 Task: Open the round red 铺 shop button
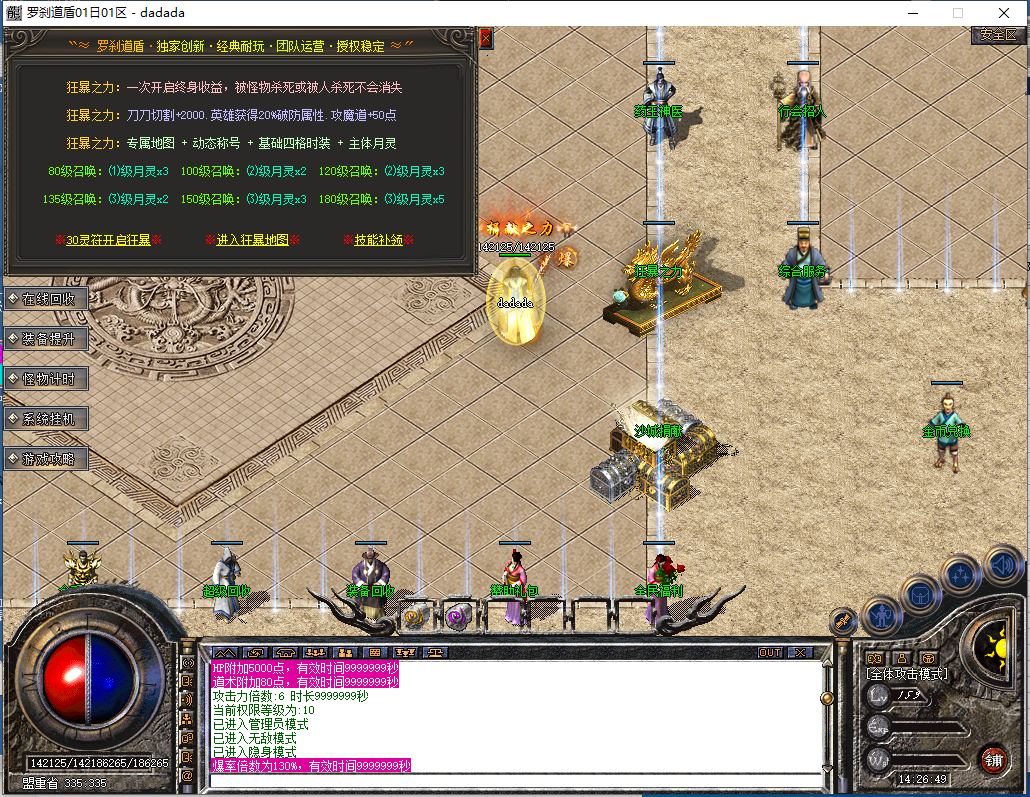click(x=993, y=759)
